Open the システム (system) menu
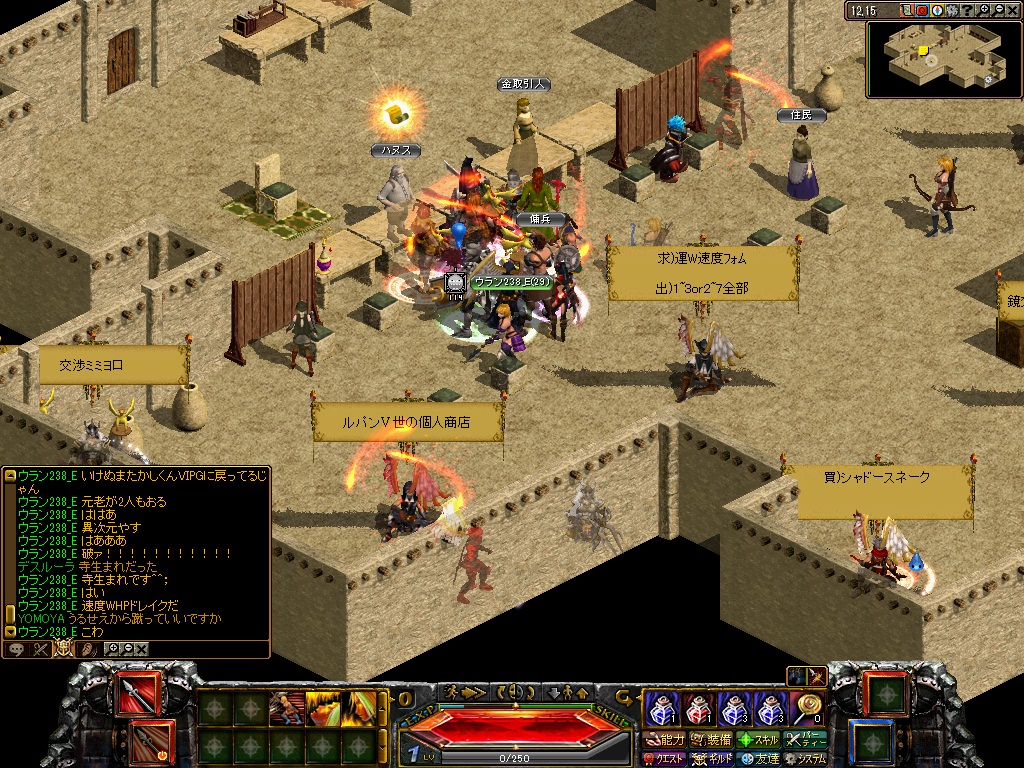 [x=805, y=759]
